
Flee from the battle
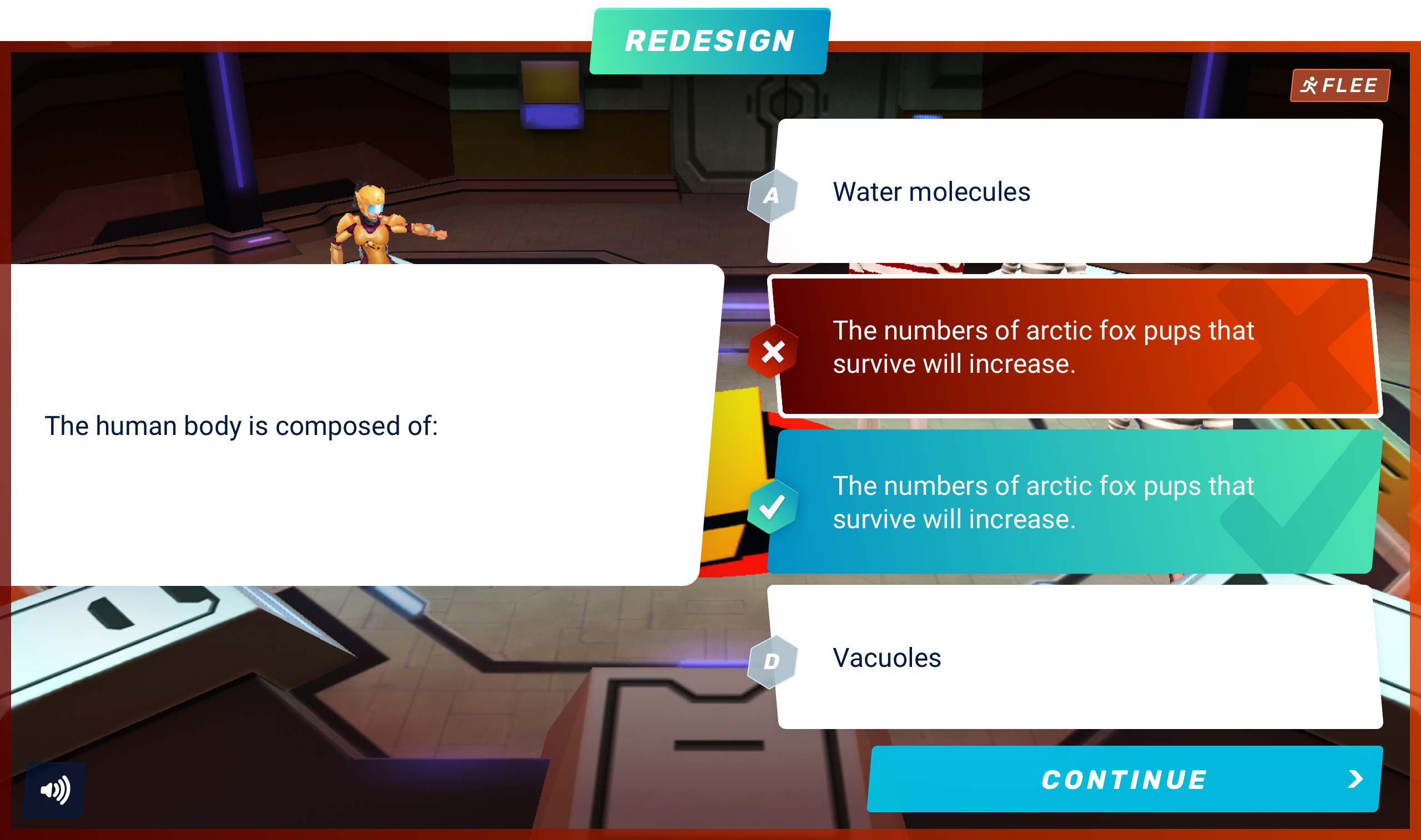tap(1339, 85)
